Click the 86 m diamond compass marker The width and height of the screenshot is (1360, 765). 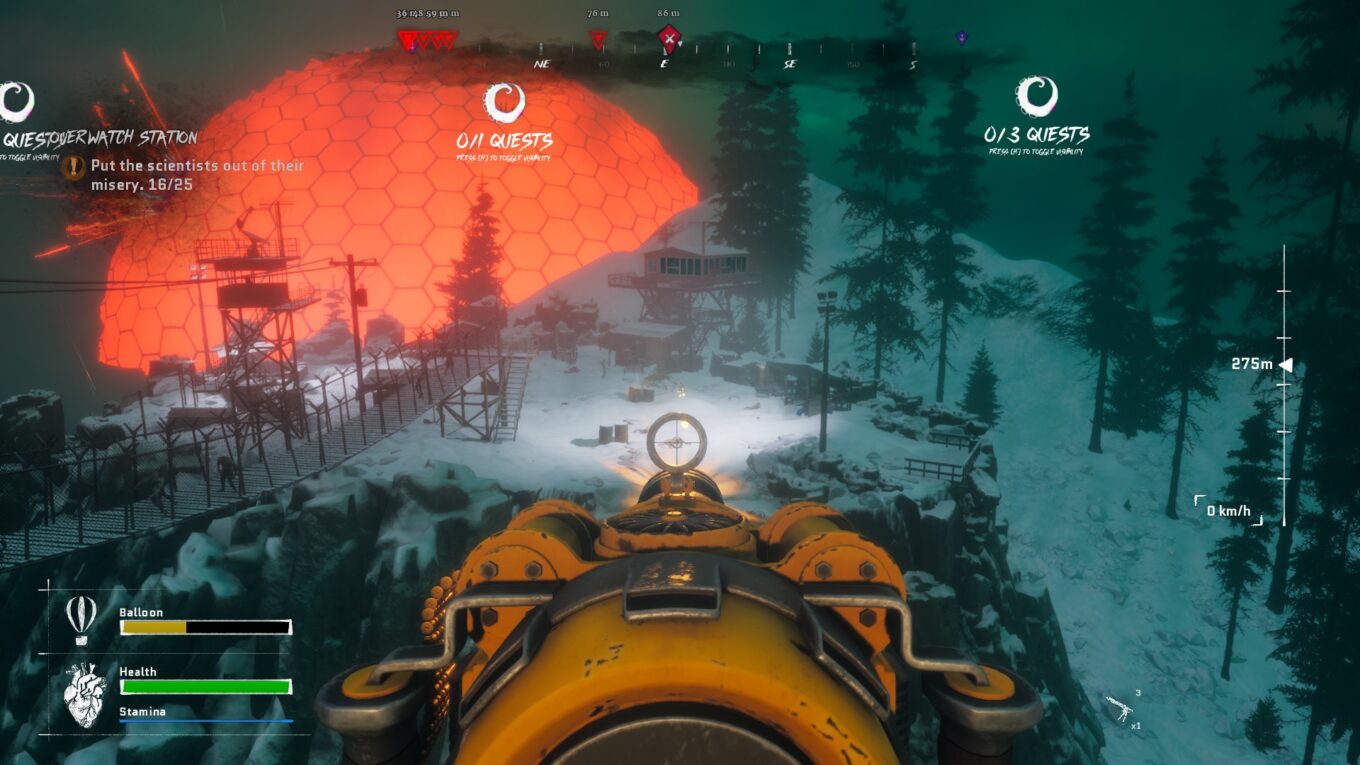(669, 39)
